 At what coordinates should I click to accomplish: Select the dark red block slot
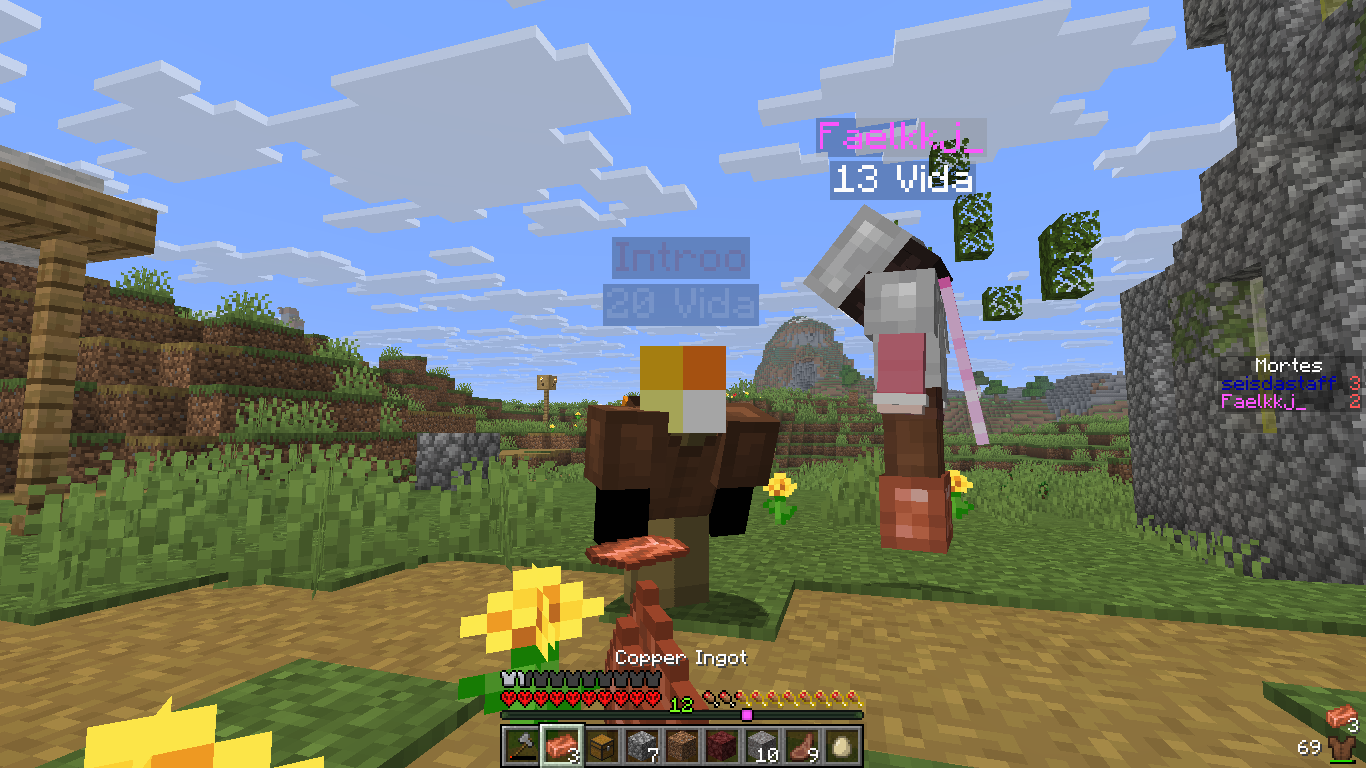pos(722,746)
